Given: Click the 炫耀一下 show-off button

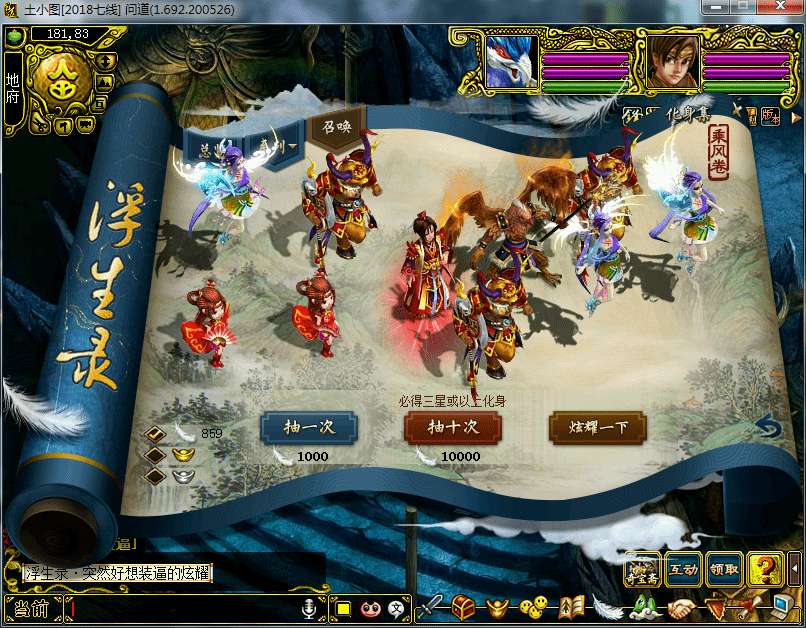Looking at the screenshot, I should [598, 427].
